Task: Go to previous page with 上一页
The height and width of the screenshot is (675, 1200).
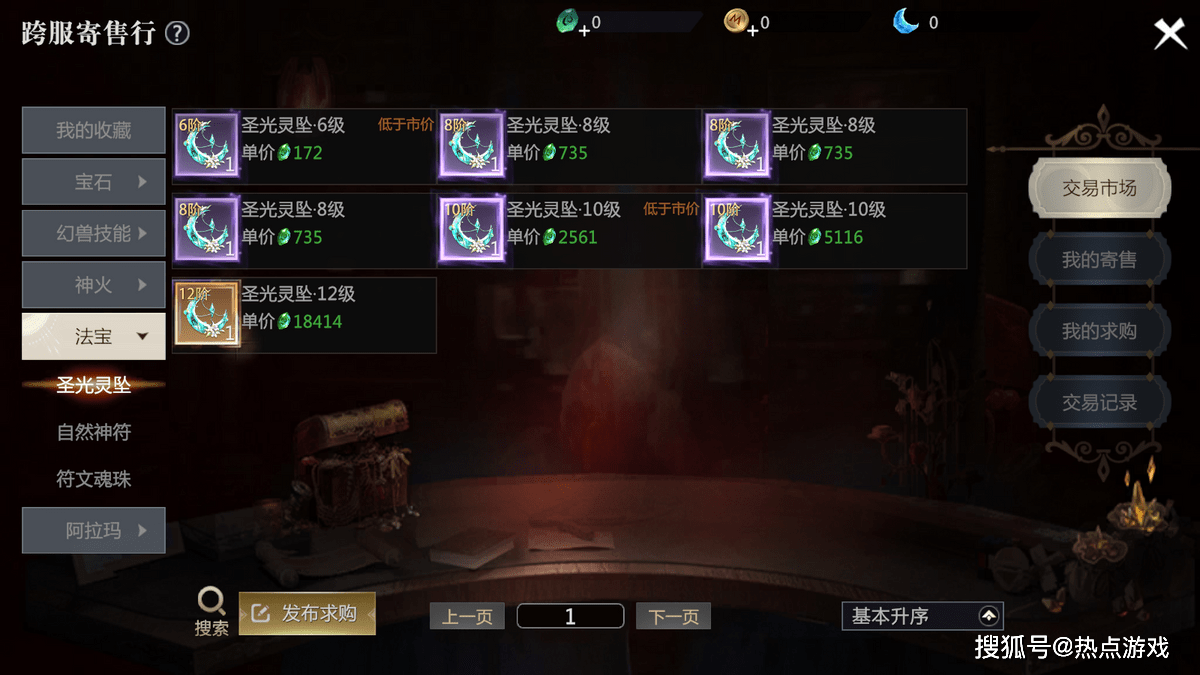Action: (x=467, y=616)
